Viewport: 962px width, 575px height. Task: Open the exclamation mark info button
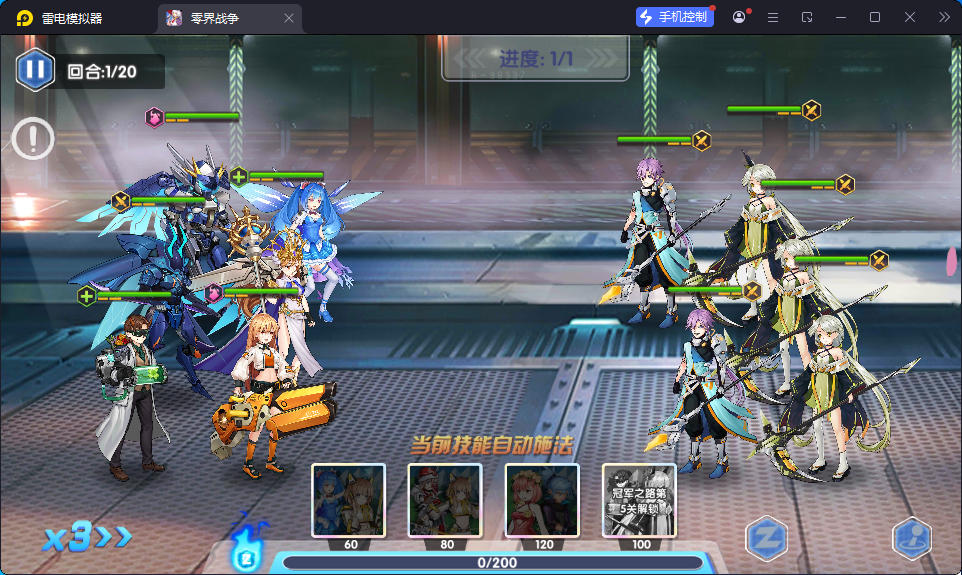tap(34, 138)
